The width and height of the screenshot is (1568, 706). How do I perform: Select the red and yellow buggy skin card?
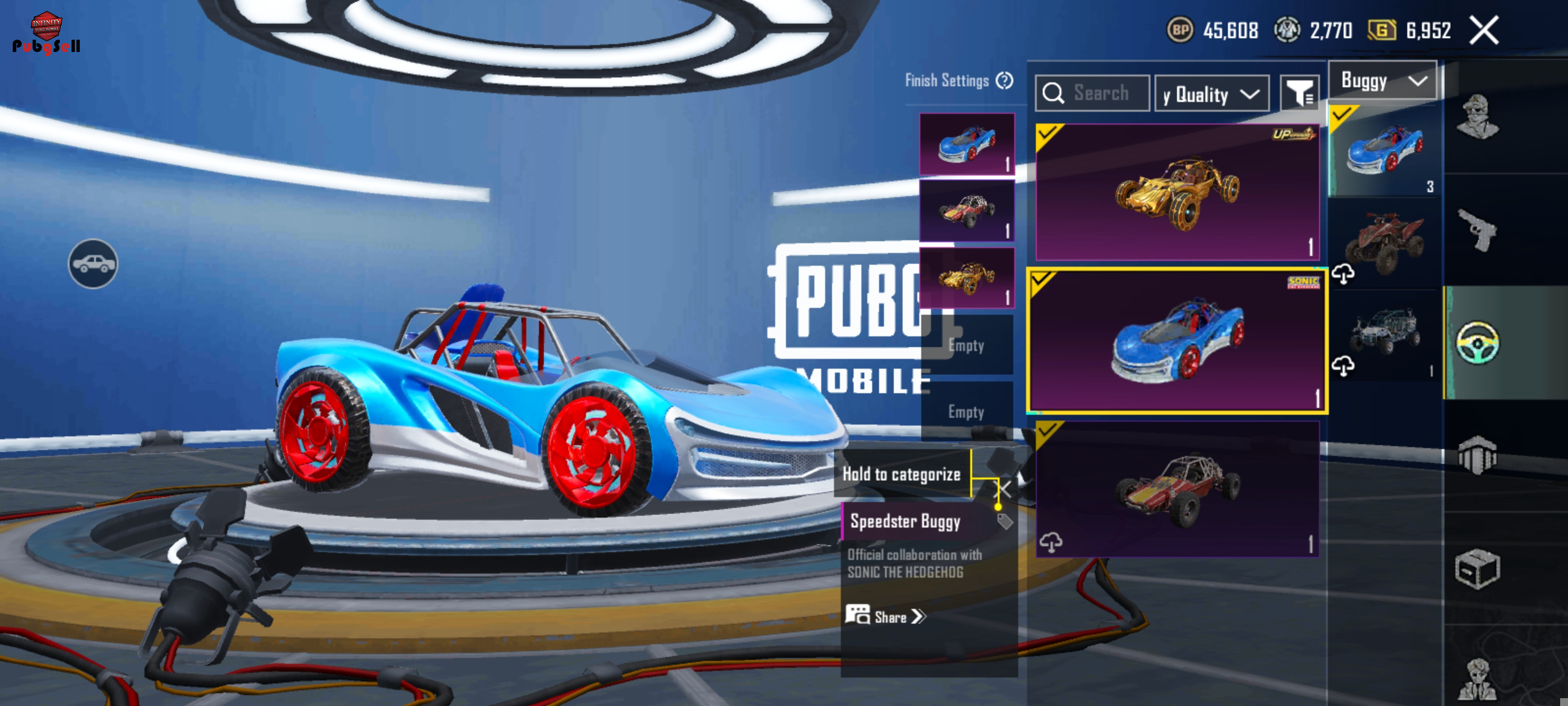[1176, 489]
